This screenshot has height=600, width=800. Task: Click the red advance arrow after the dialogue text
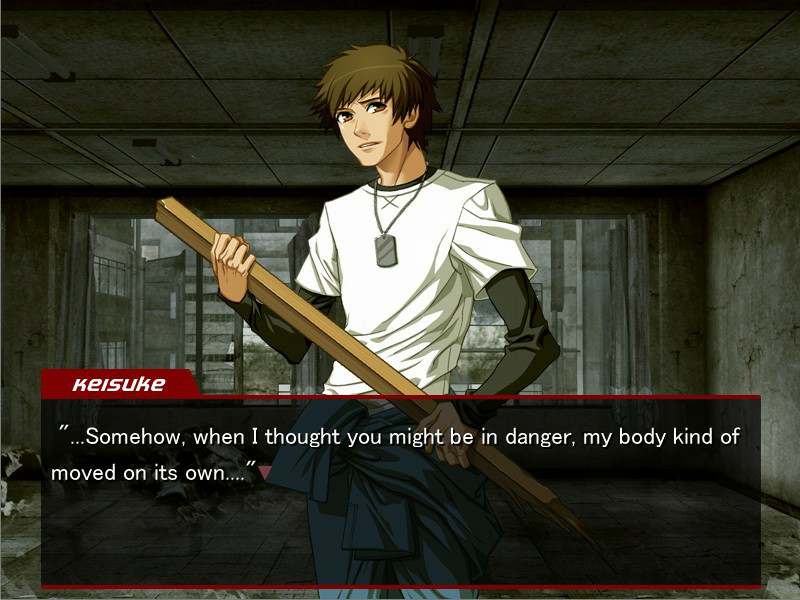pos(264,472)
